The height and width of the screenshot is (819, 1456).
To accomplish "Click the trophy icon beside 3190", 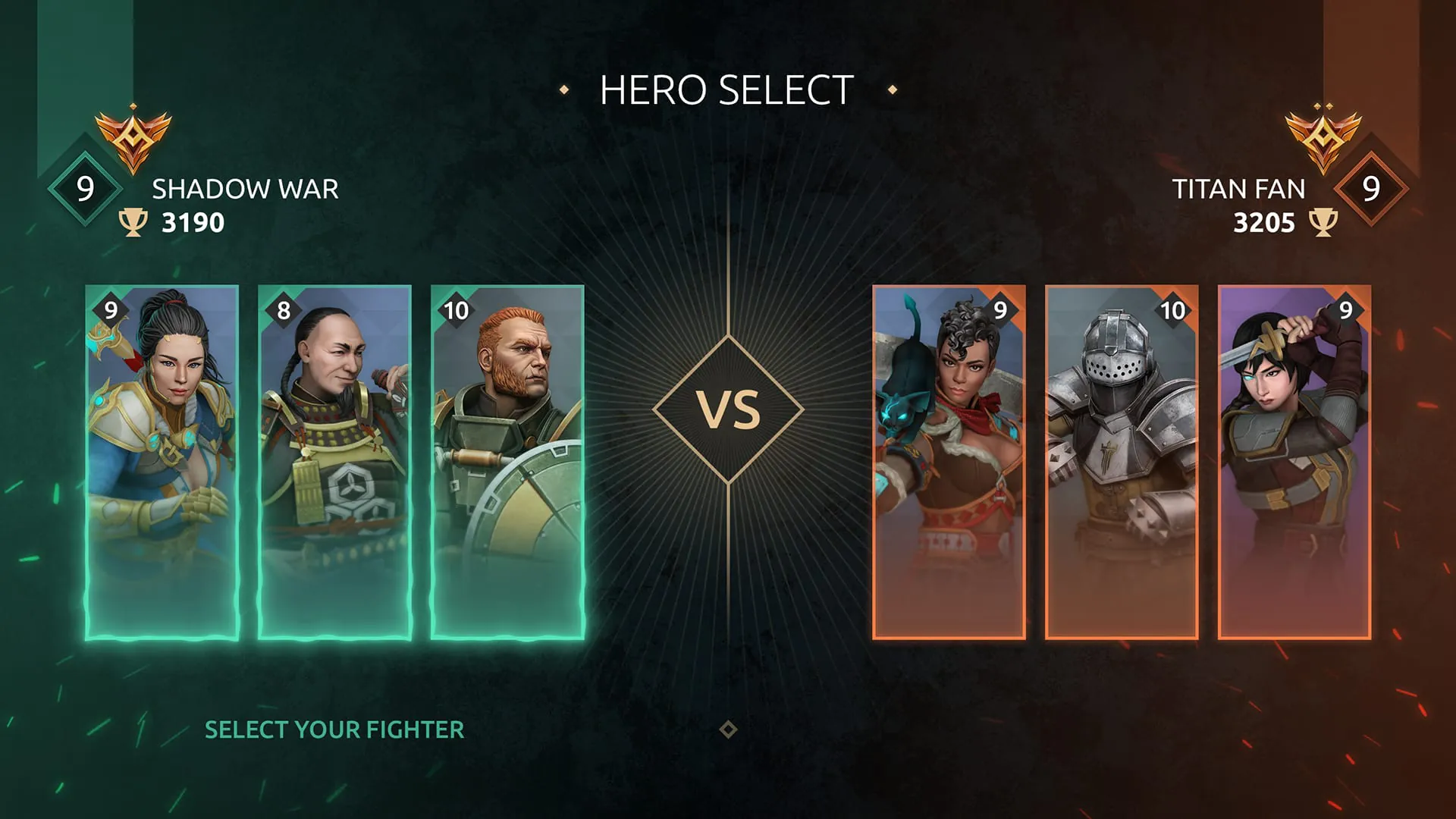I will (134, 222).
